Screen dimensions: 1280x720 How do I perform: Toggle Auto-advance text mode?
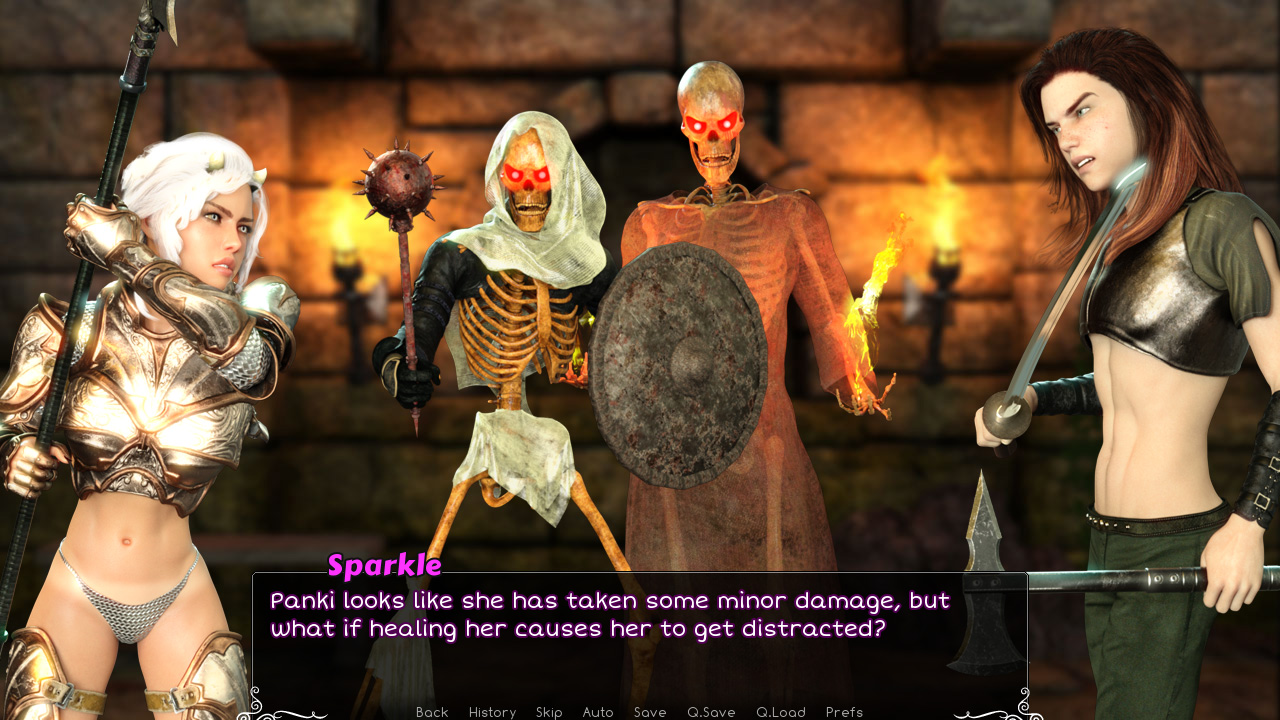597,712
